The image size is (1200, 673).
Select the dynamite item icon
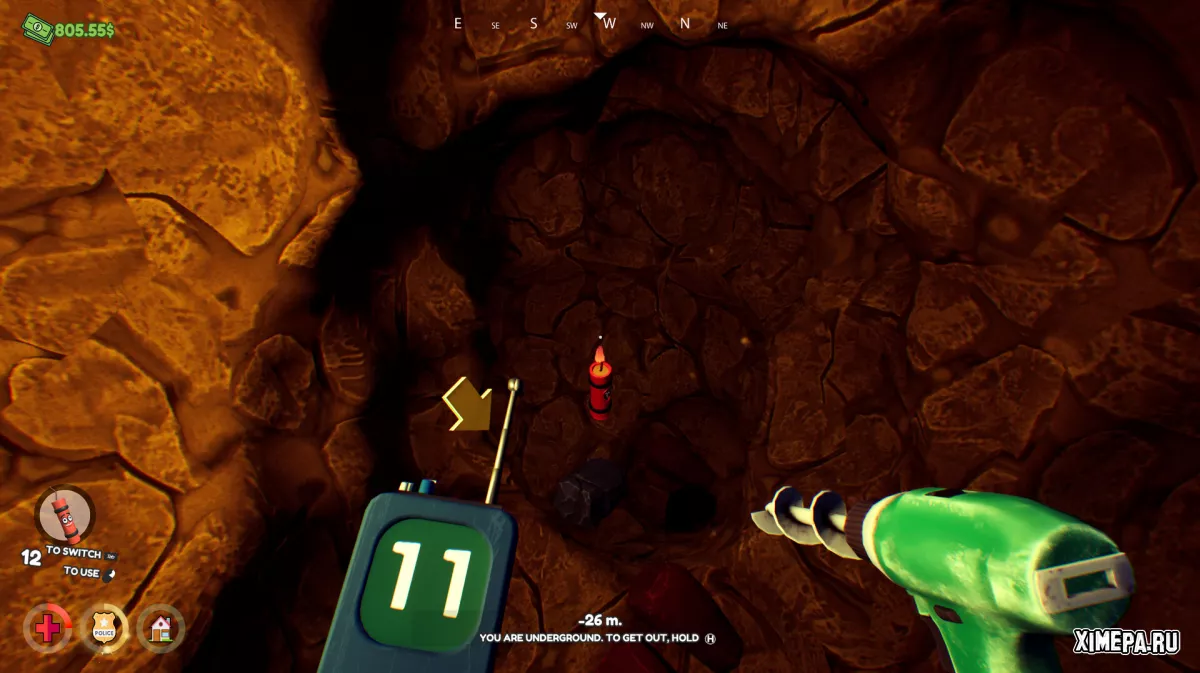click(64, 514)
